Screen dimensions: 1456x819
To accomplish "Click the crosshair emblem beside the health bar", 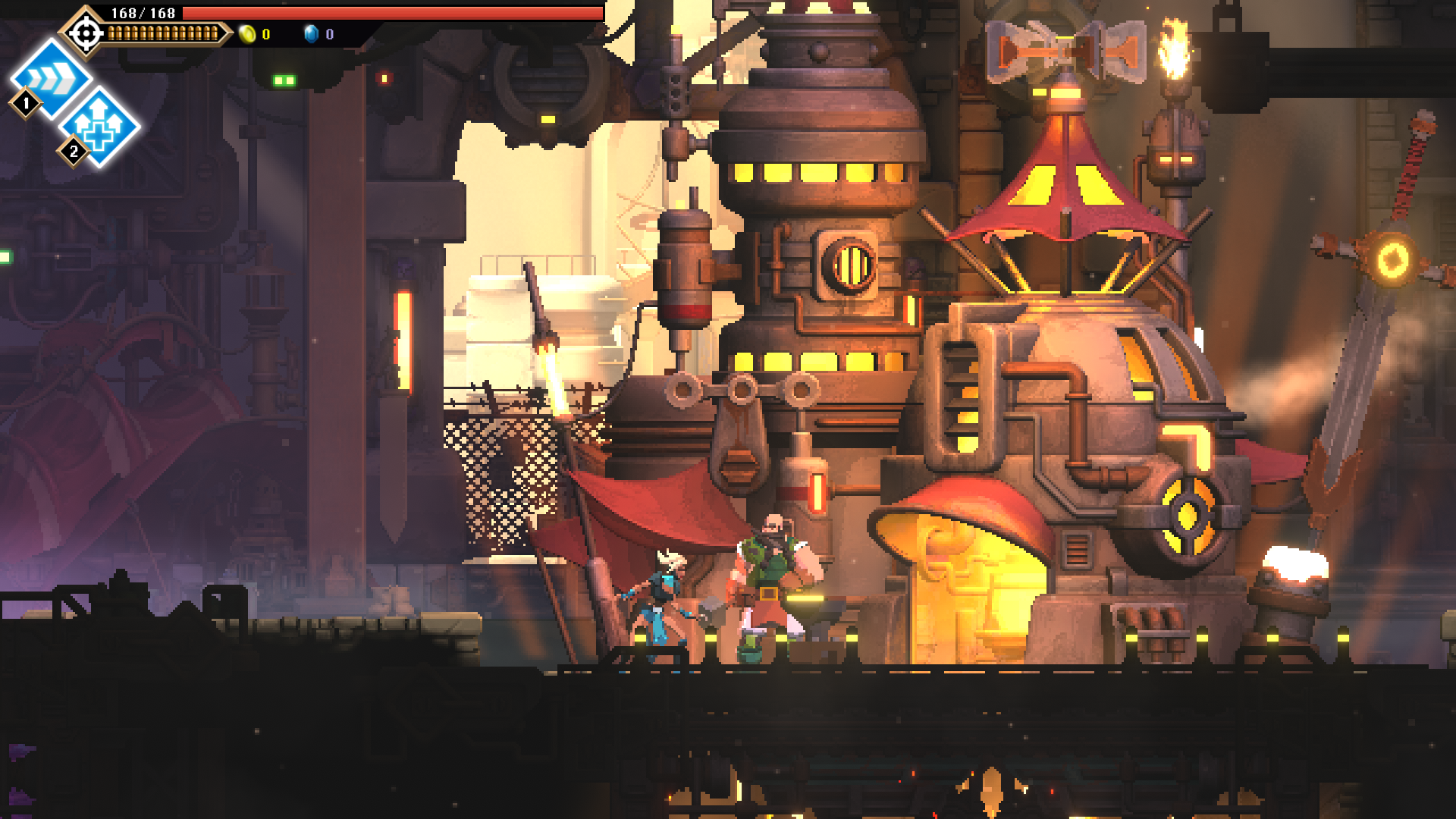I will [86, 33].
